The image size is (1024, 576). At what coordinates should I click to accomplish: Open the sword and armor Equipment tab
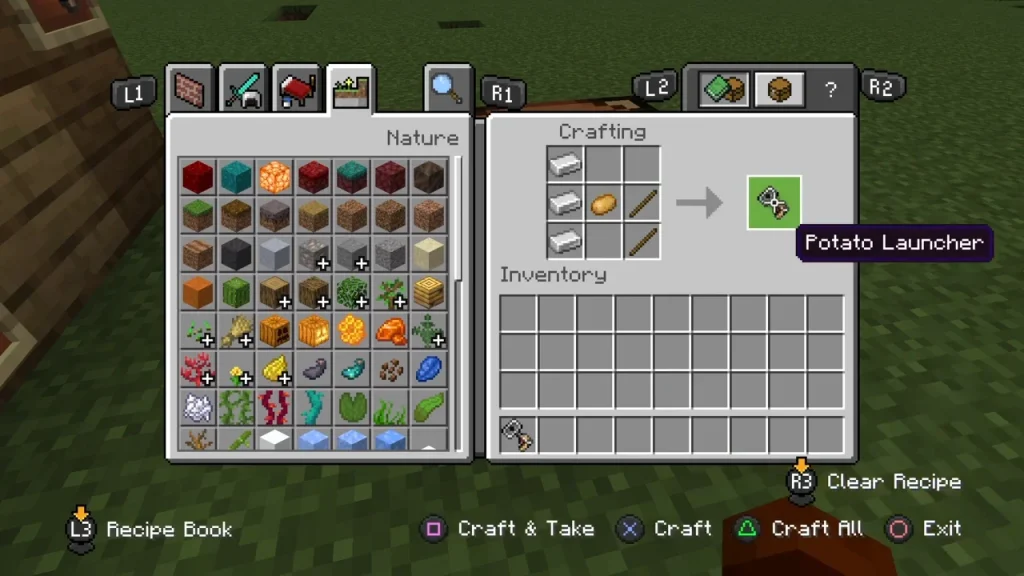pos(242,92)
